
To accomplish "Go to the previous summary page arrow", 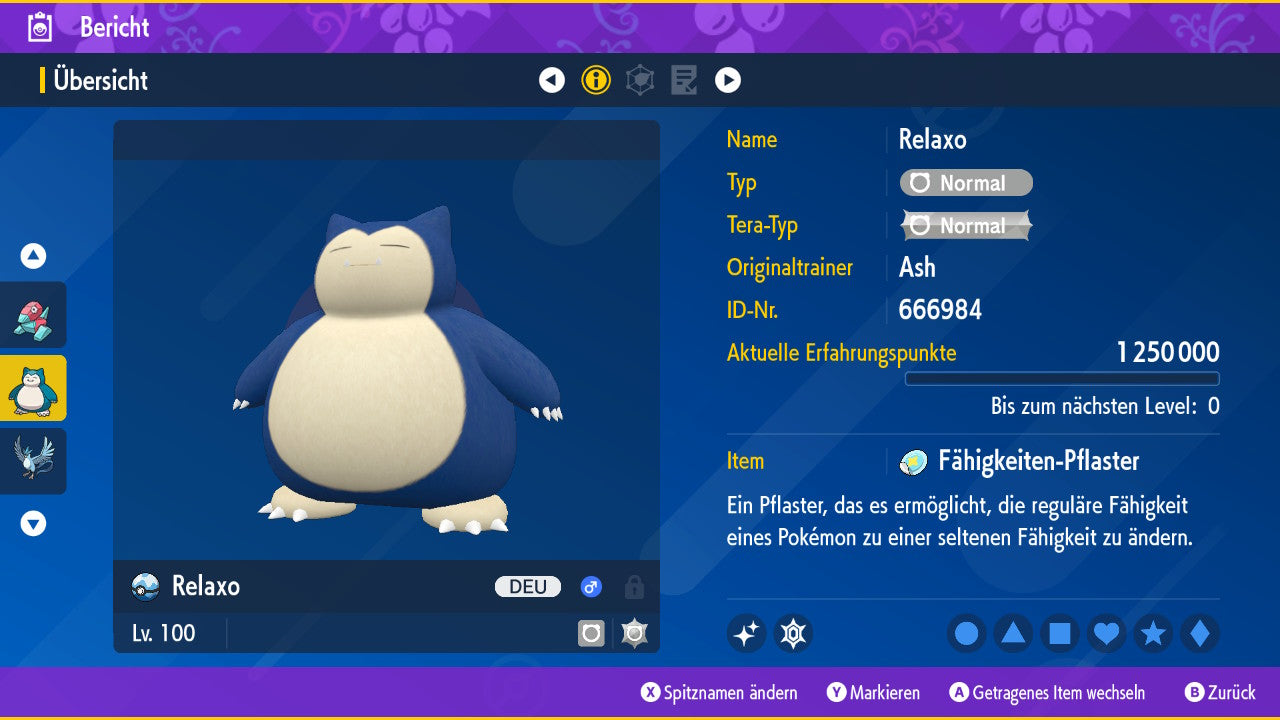I will tap(552, 80).
